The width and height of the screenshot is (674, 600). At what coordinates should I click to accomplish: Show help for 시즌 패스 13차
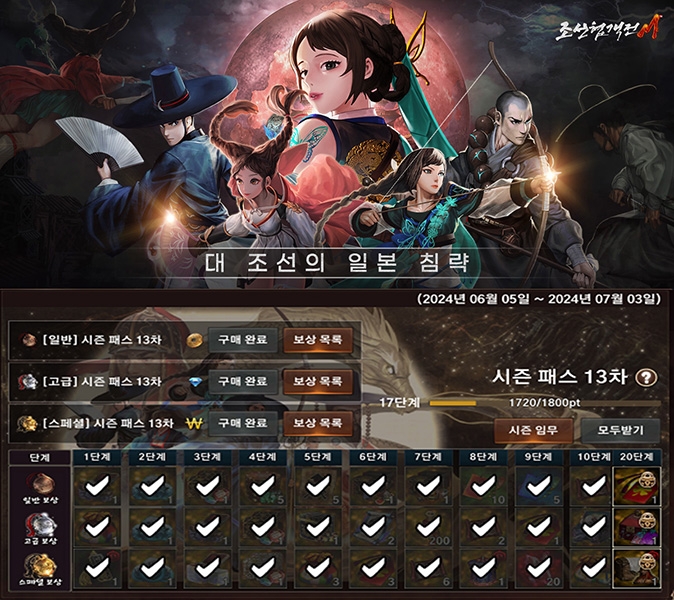(648, 378)
